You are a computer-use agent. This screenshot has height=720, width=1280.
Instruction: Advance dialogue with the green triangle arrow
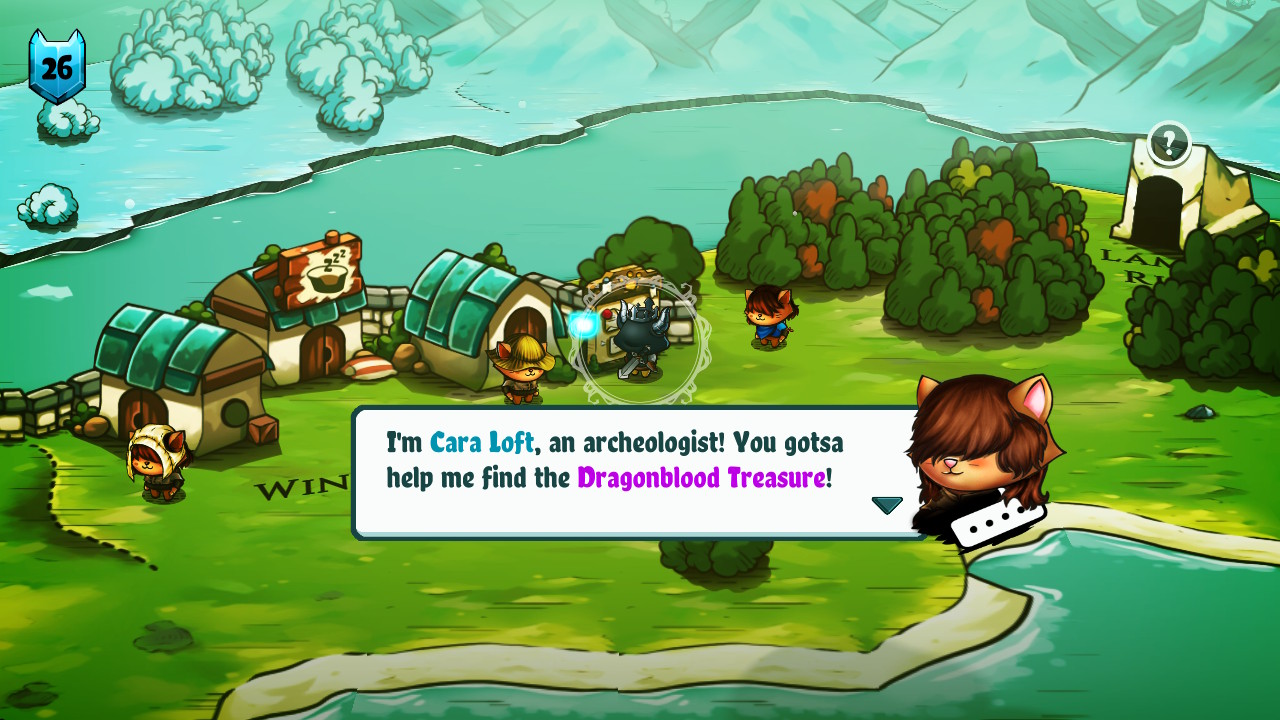886,505
